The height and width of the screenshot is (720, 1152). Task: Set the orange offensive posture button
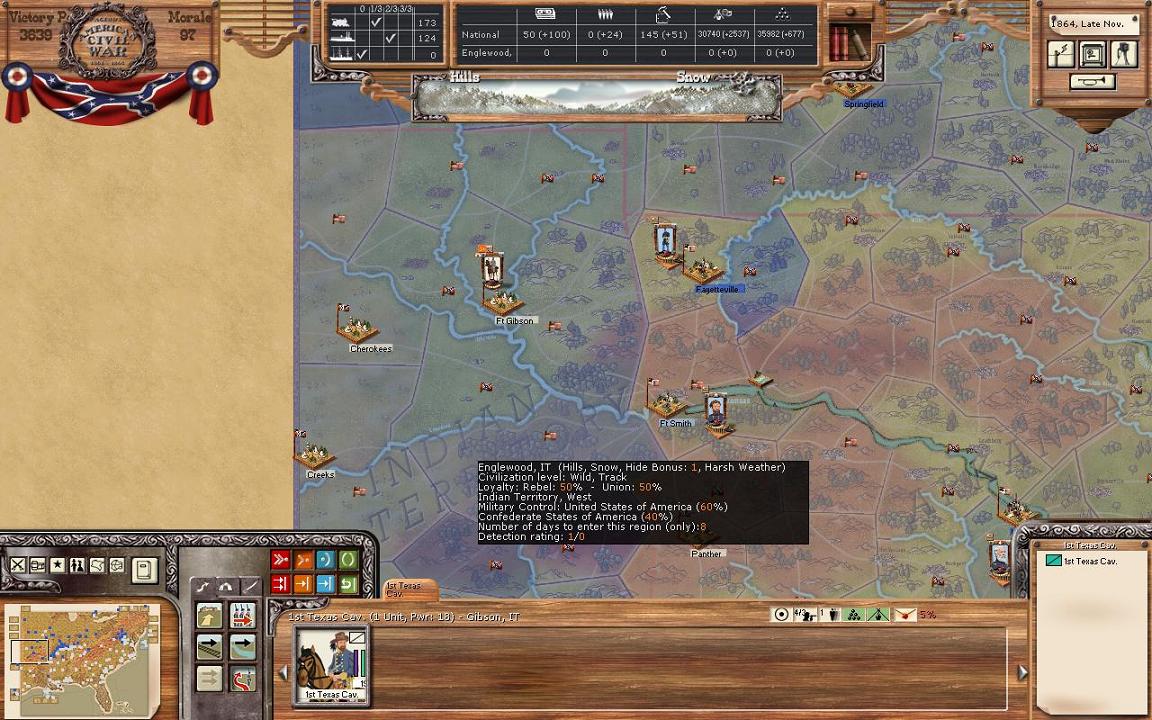click(302, 561)
